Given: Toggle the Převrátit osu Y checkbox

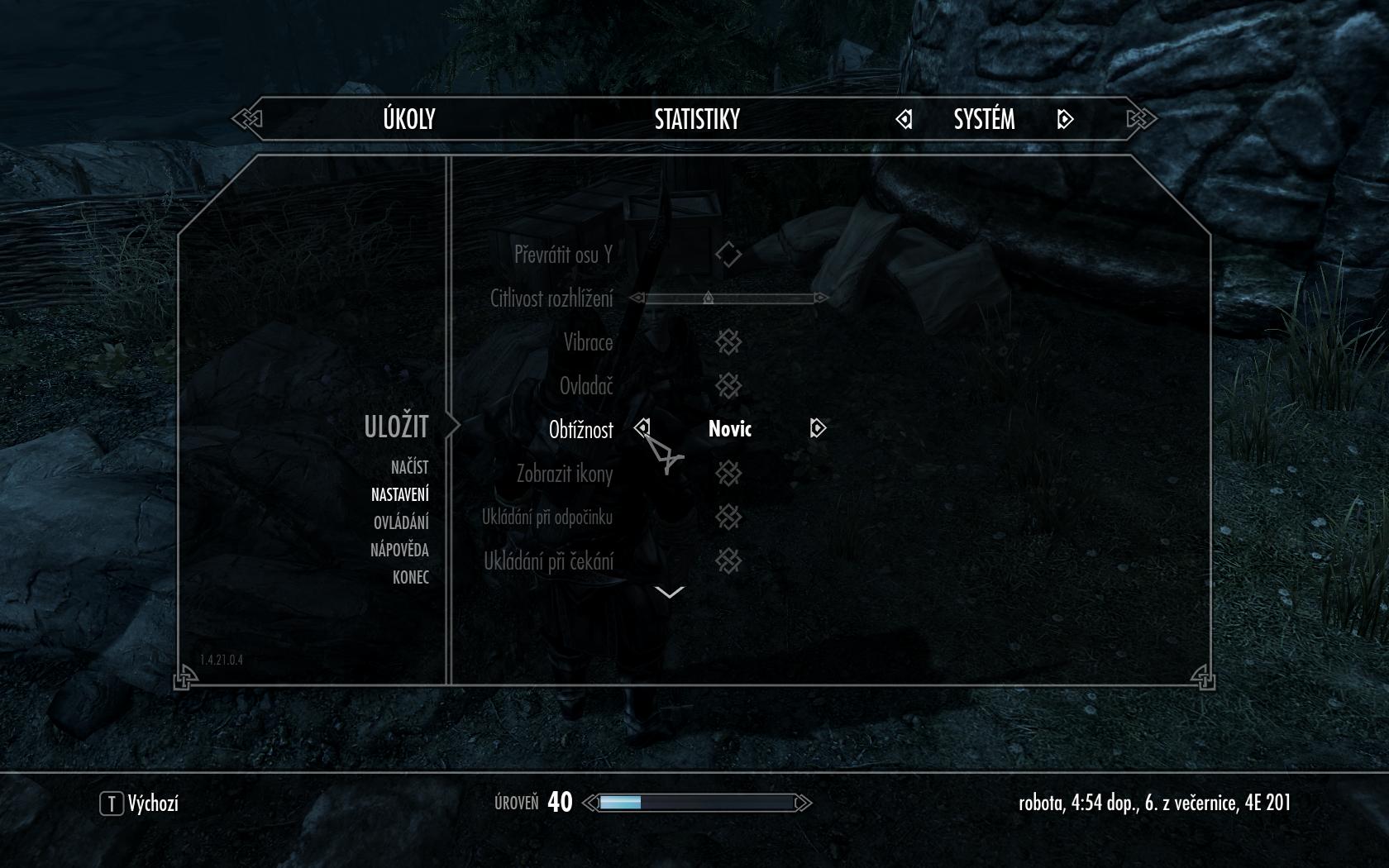Looking at the screenshot, I should pos(728,255).
